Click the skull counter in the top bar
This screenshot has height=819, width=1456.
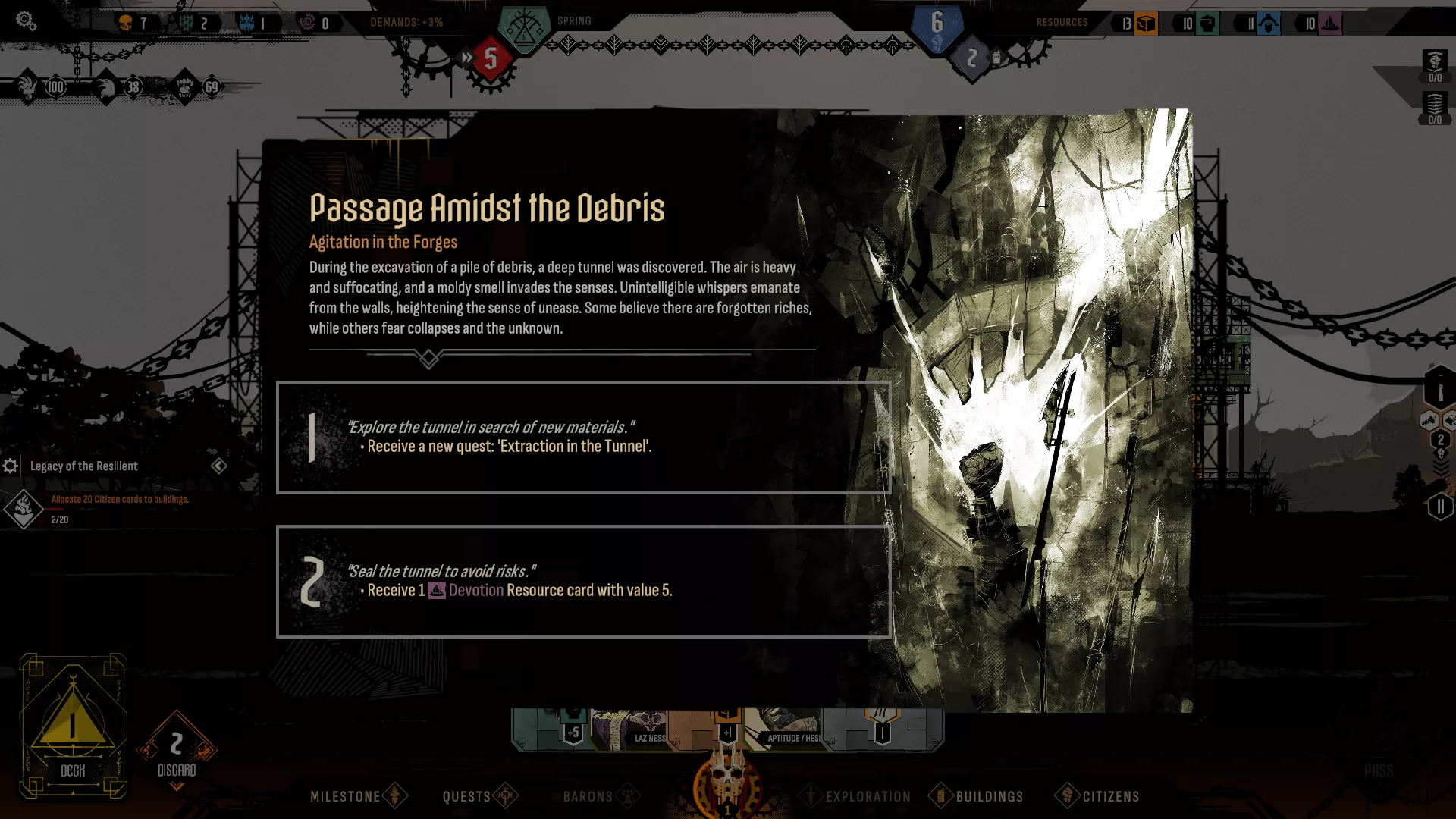(x=124, y=23)
